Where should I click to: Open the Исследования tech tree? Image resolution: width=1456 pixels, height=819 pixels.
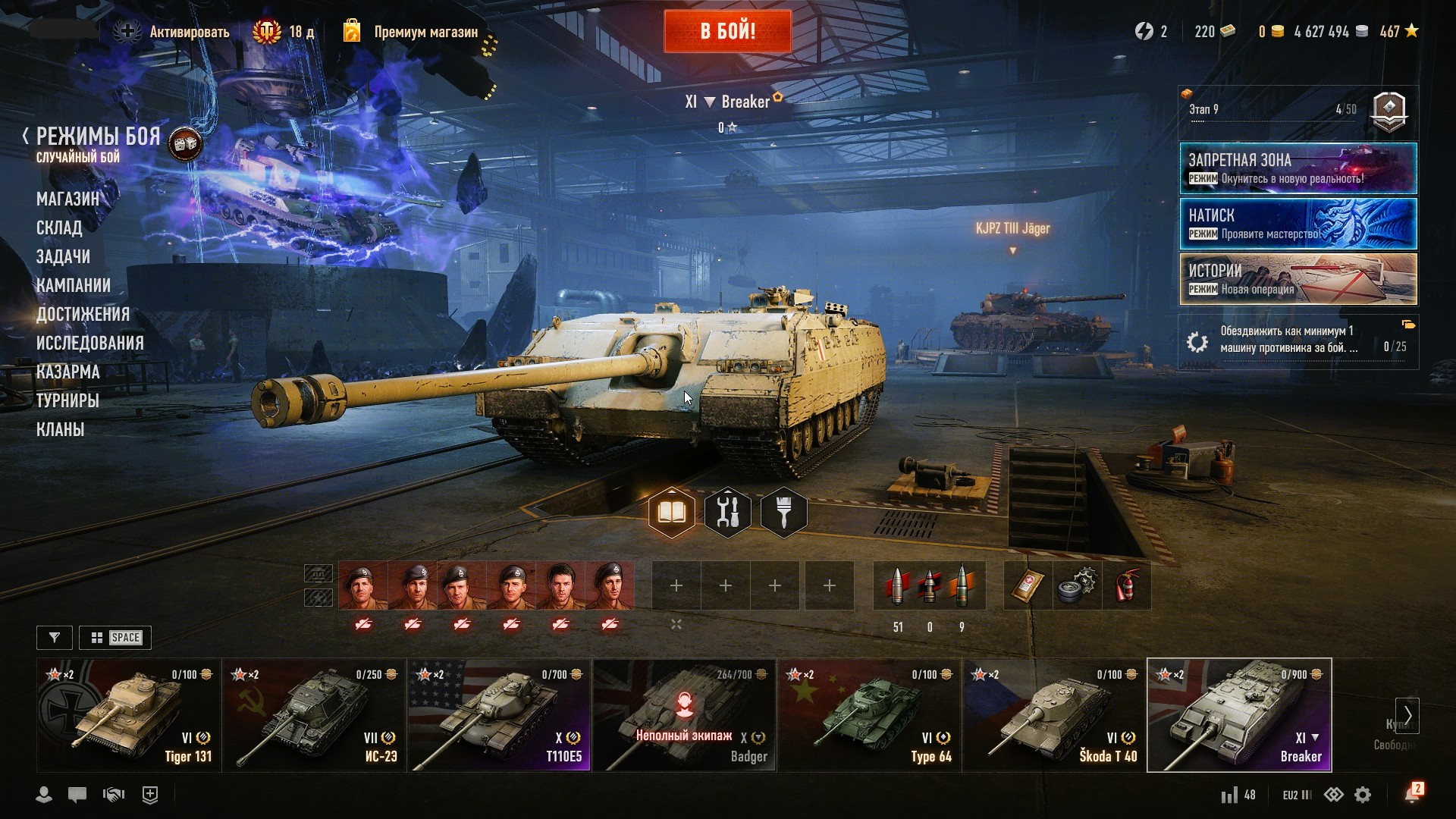click(89, 344)
